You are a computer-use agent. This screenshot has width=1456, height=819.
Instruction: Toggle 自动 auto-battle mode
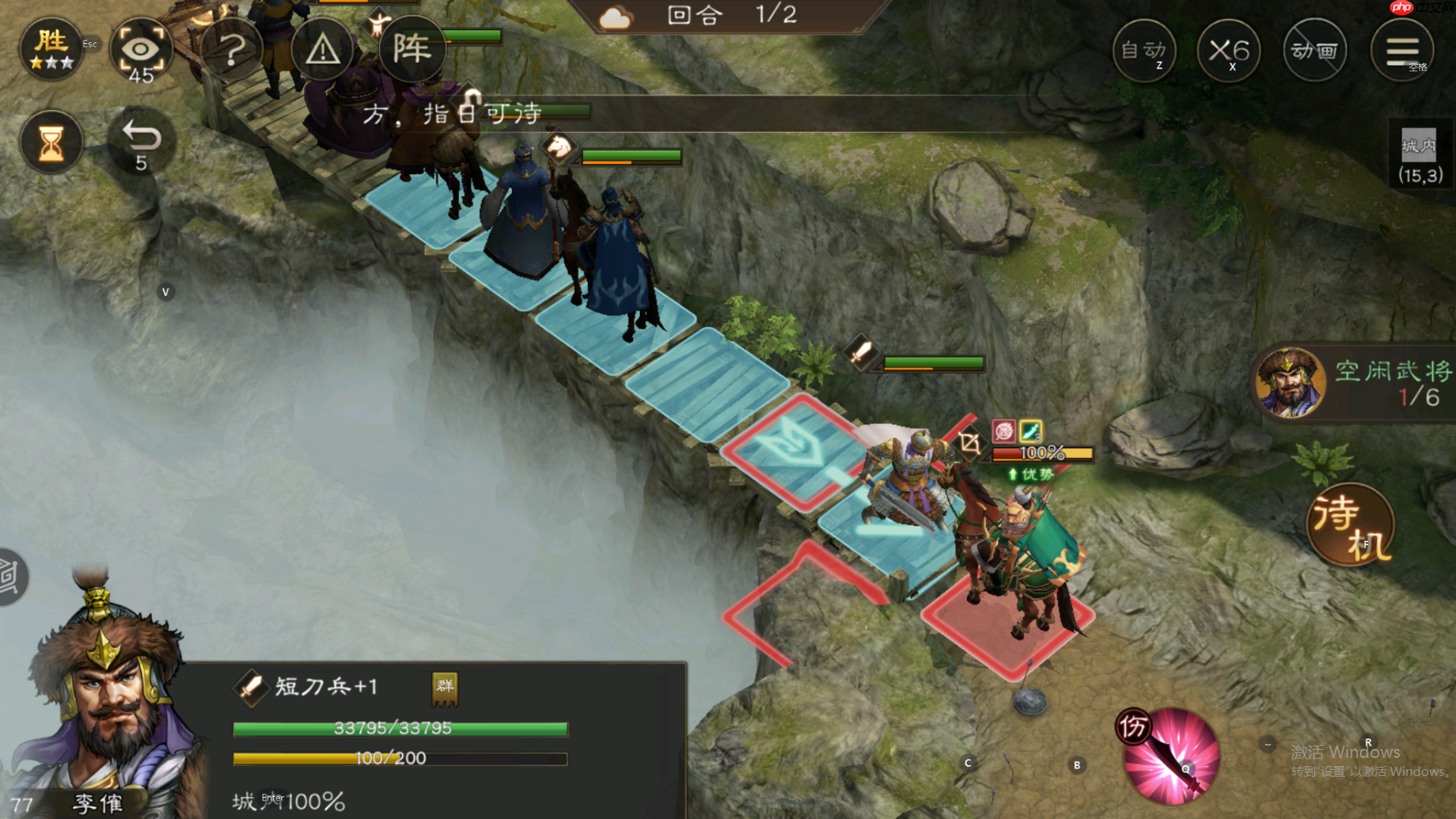pos(1145,51)
